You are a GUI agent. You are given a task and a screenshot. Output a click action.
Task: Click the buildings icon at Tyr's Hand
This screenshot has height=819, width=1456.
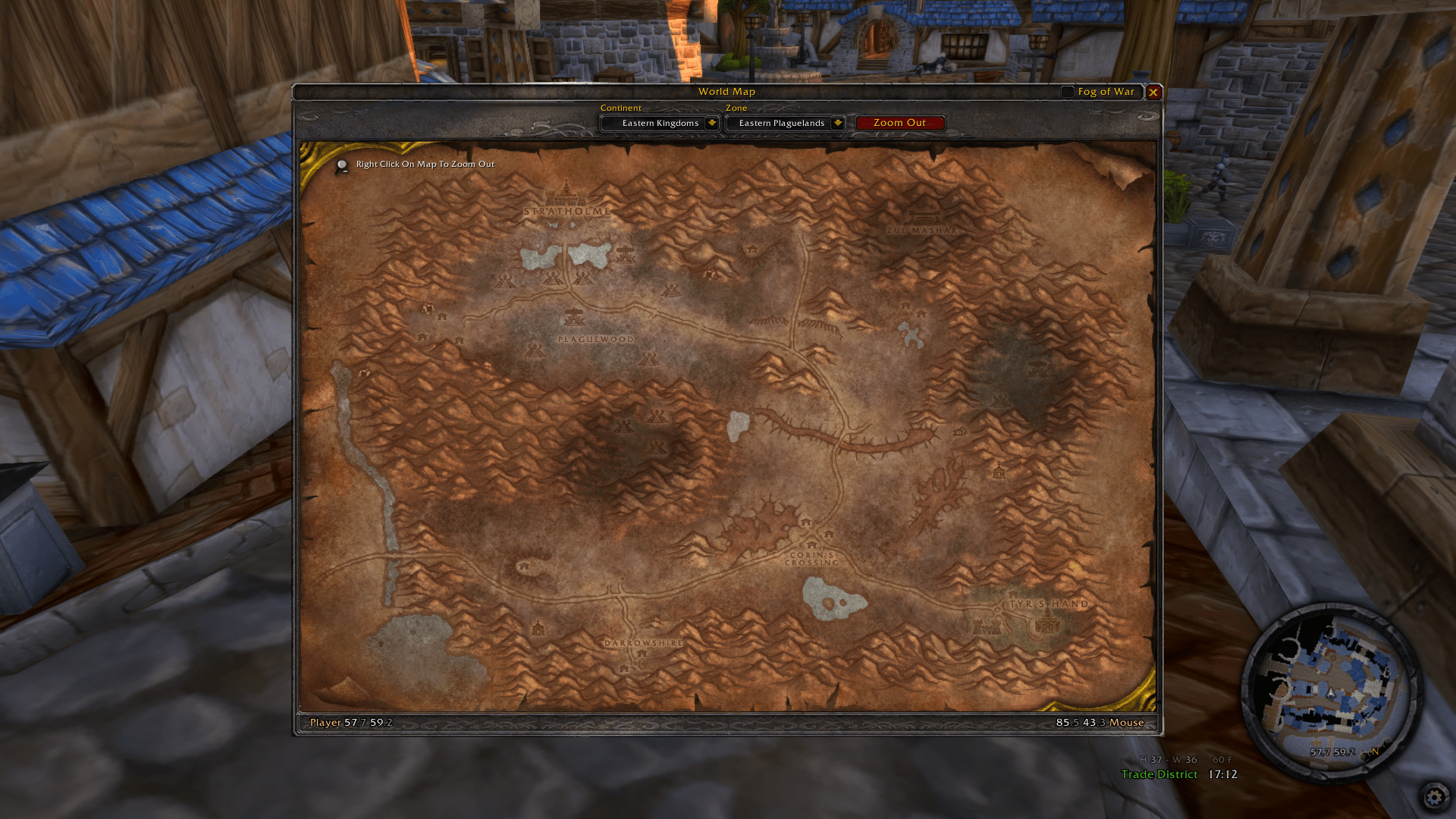[x=1047, y=623]
